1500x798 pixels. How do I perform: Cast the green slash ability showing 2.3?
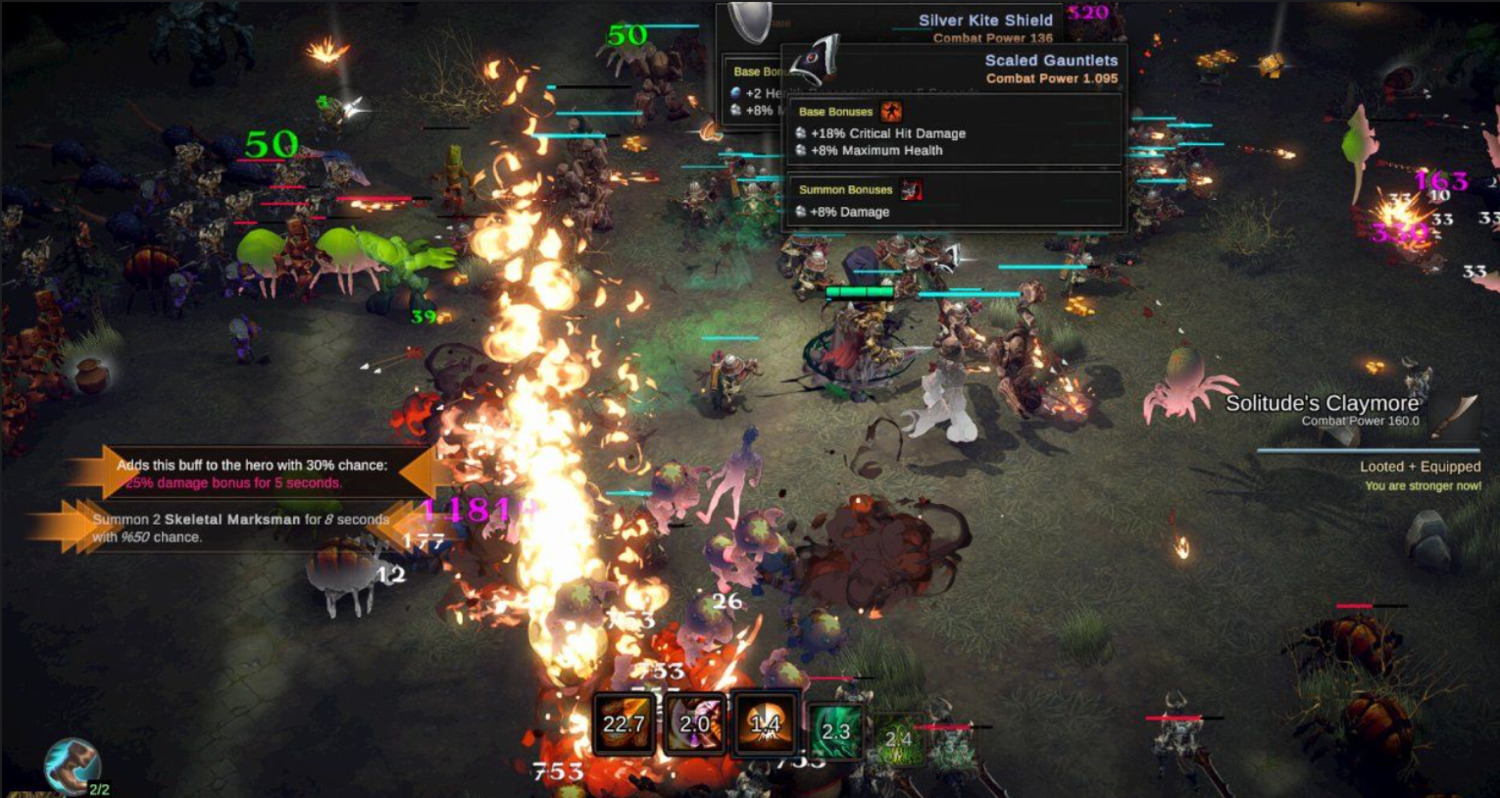point(835,731)
